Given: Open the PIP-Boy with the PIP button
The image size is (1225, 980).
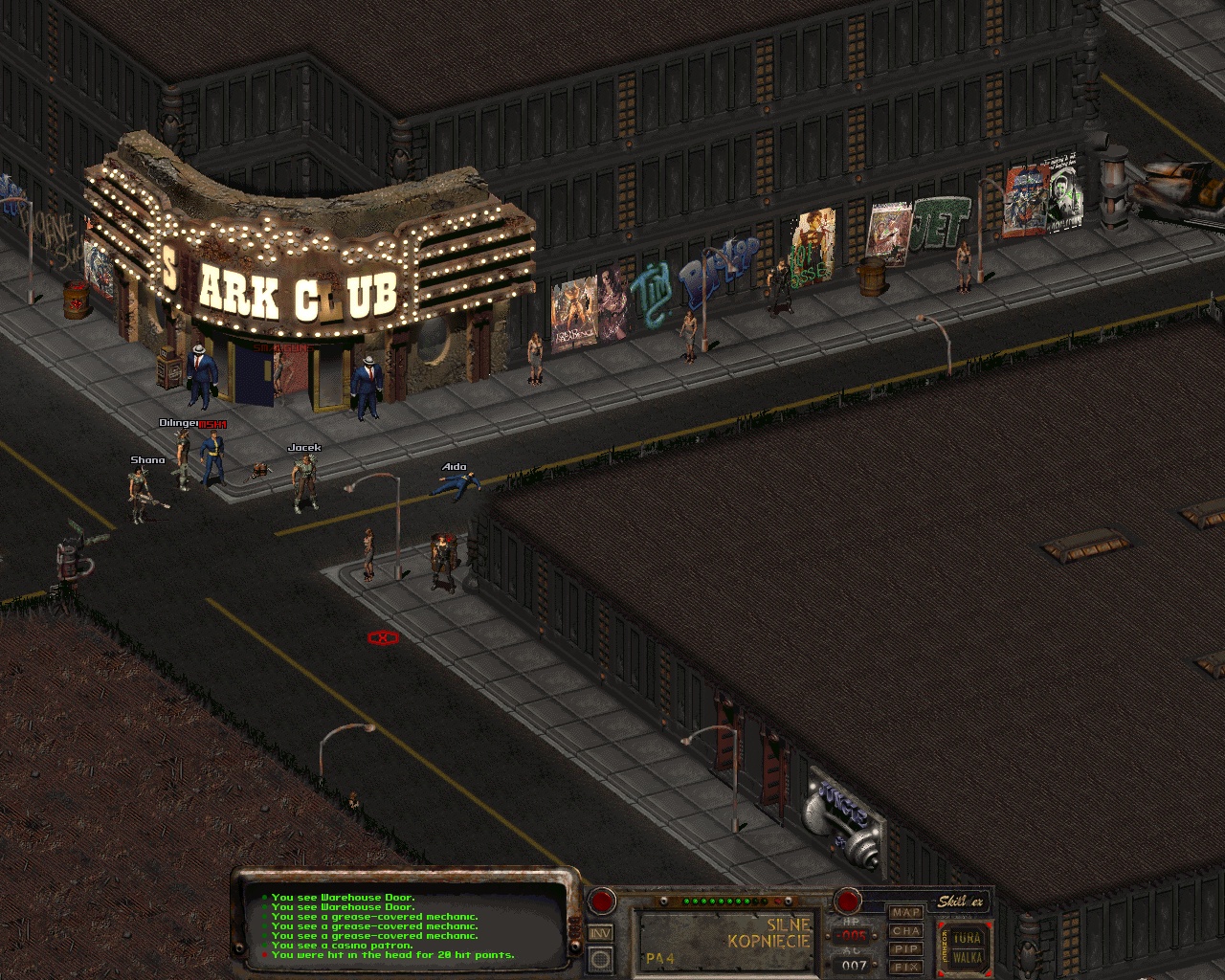Looking at the screenshot, I should click(905, 949).
